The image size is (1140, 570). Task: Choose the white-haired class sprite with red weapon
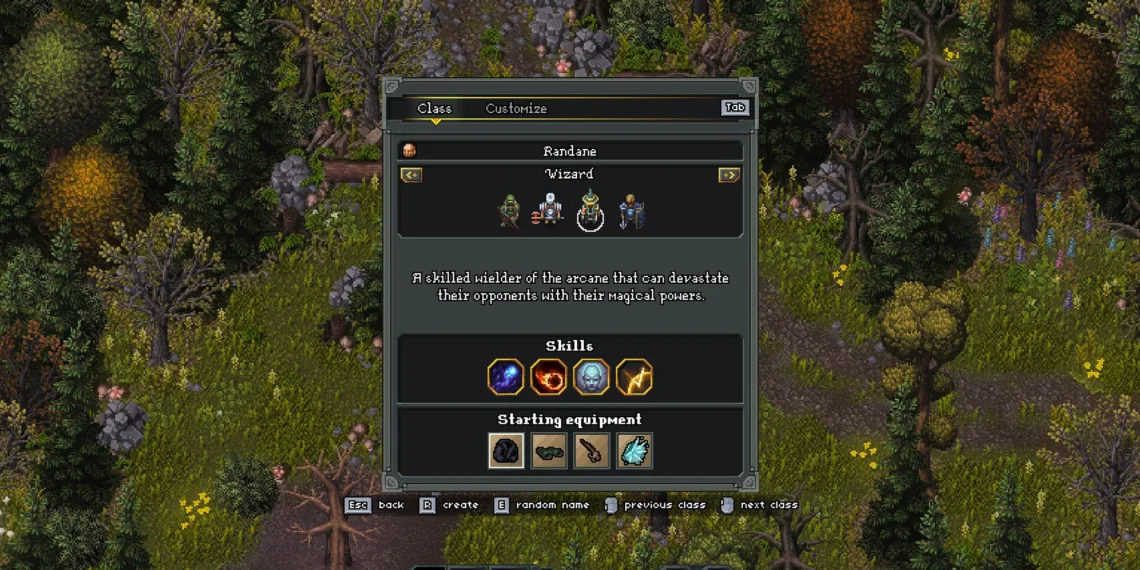[550, 211]
